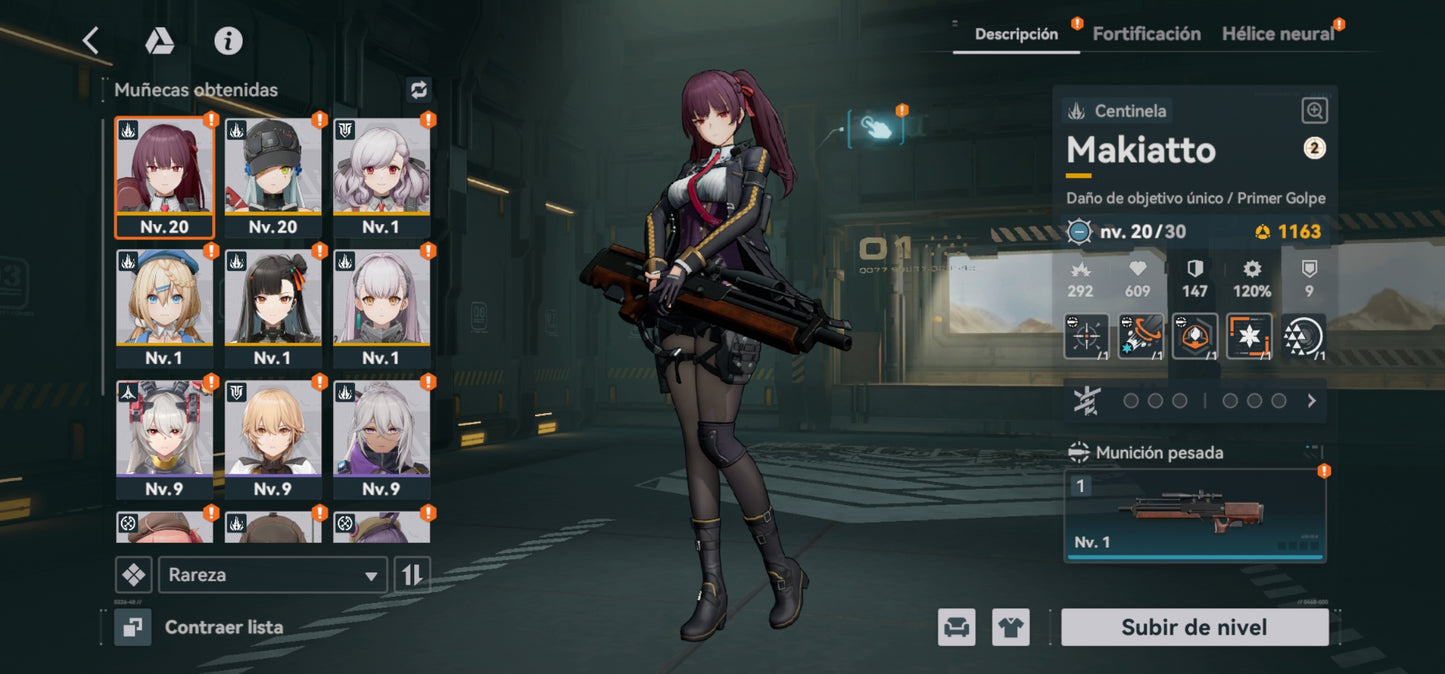Open the sofa dormitory icon
The height and width of the screenshot is (674, 1445).
tap(957, 628)
